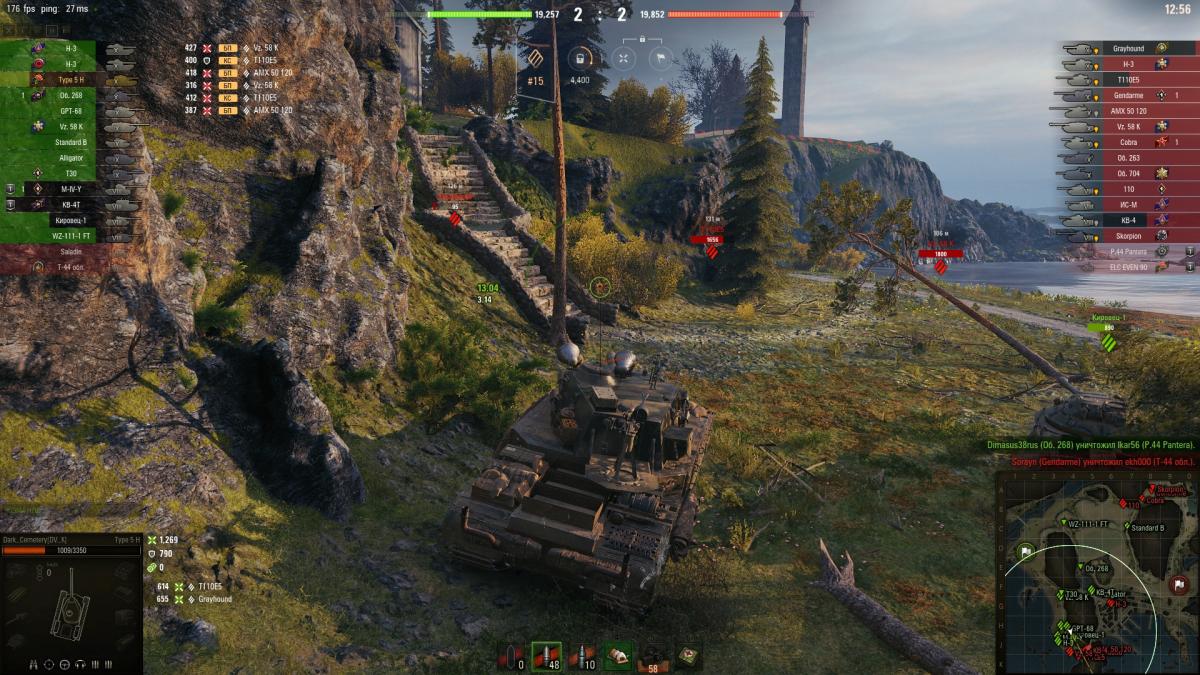The image size is (1200, 675).
Task: Select the empty shell slot showing 0
Action: pos(513,656)
